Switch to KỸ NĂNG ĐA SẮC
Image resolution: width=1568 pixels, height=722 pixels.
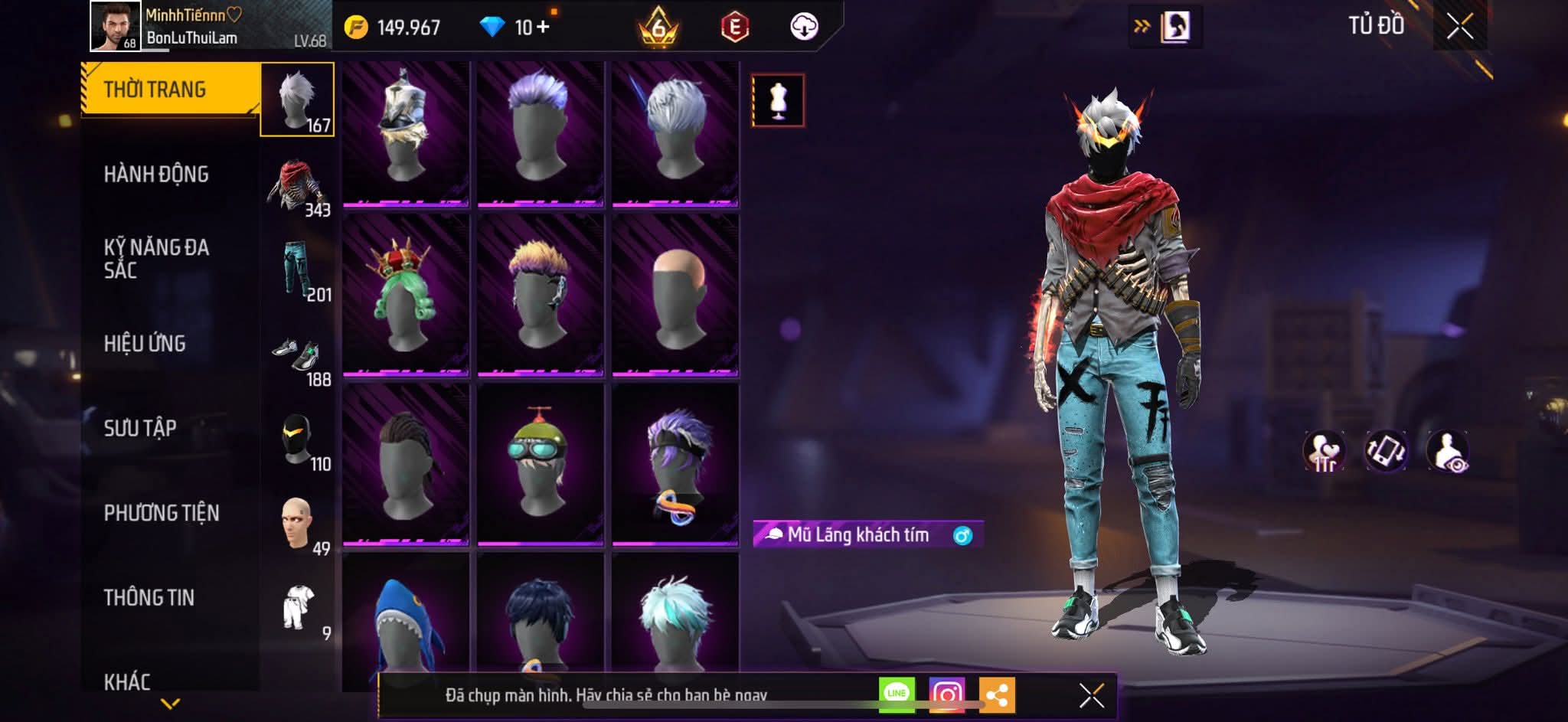[156, 259]
